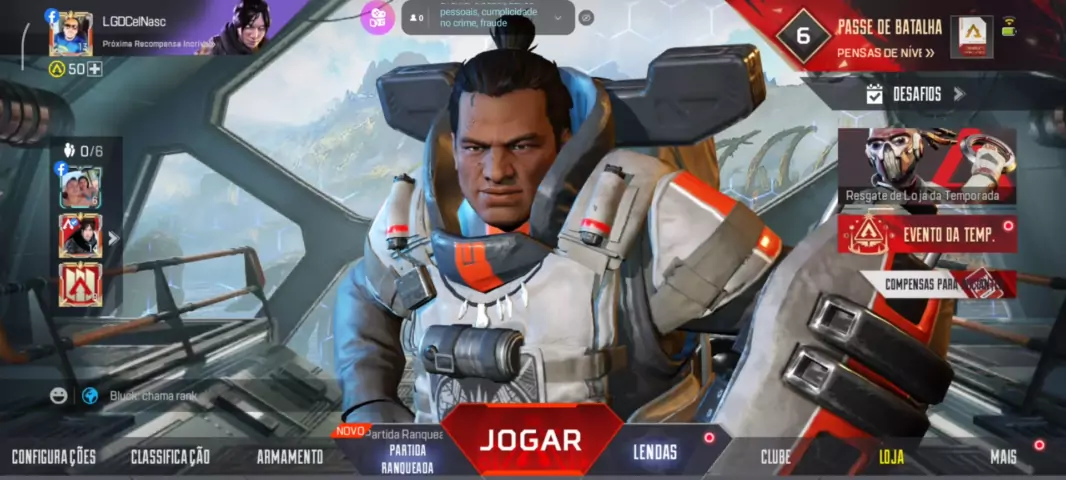Go to the Armamento loadout screen
The height and width of the screenshot is (480, 1066).
[x=290, y=457]
